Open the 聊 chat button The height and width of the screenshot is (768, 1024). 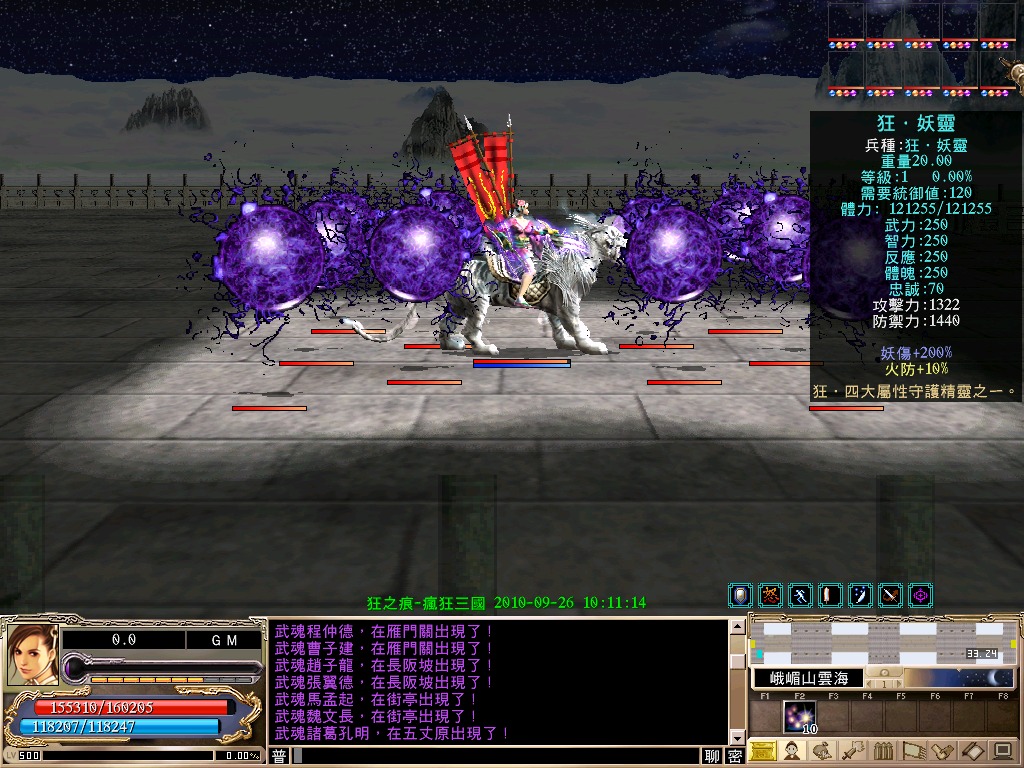coord(712,756)
